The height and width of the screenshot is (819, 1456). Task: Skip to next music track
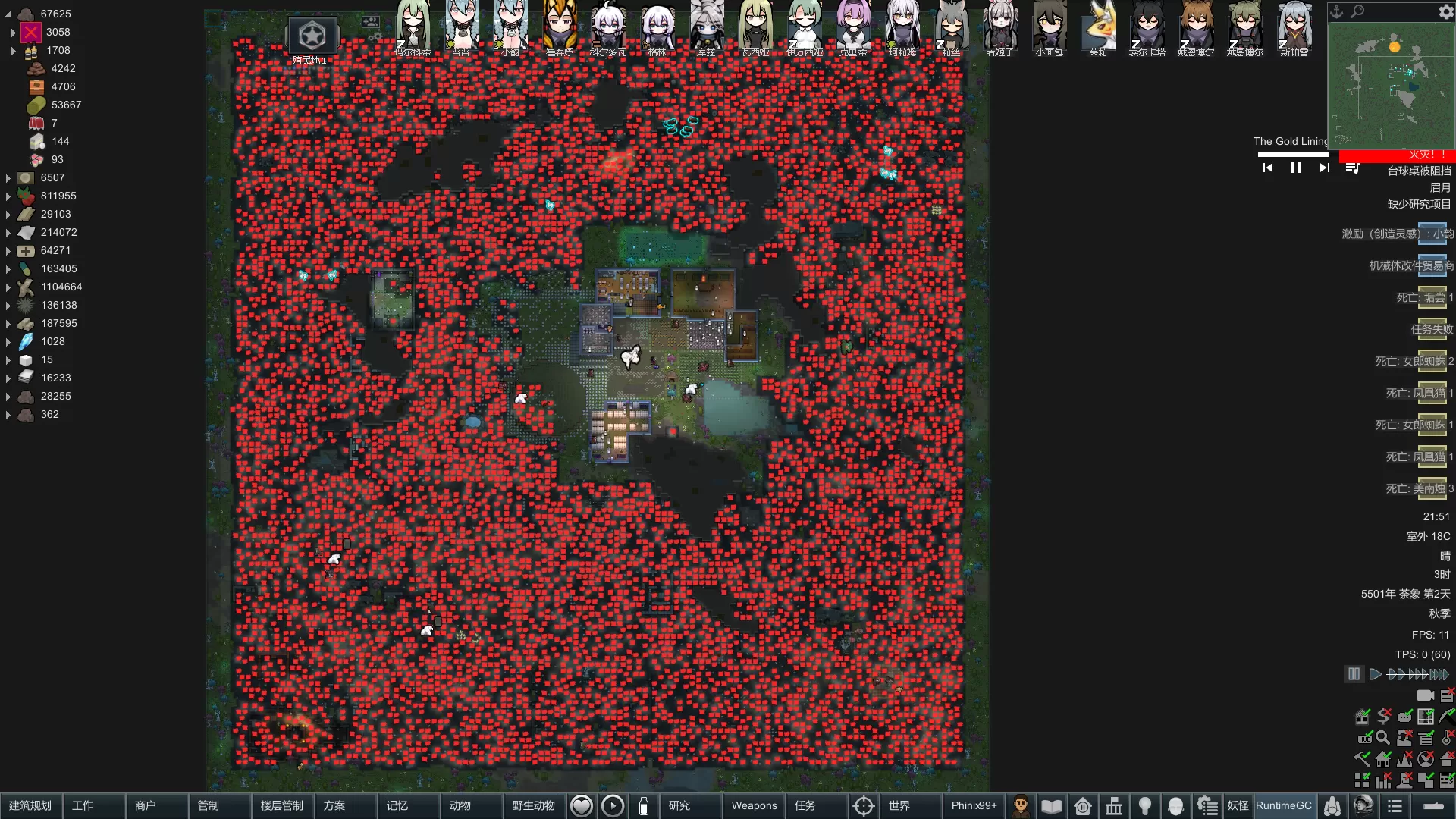[1324, 168]
